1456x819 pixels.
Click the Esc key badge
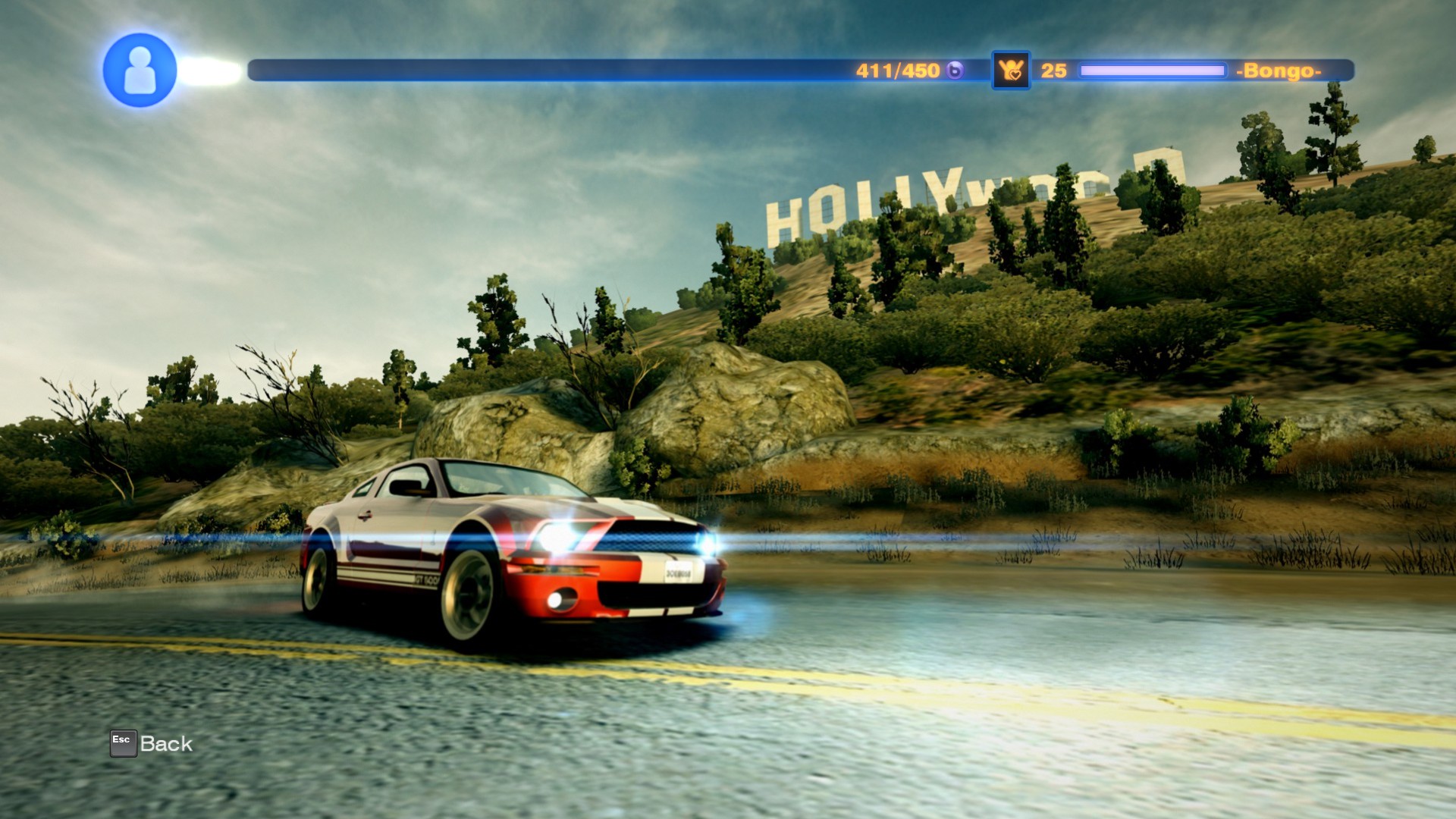pos(124,742)
